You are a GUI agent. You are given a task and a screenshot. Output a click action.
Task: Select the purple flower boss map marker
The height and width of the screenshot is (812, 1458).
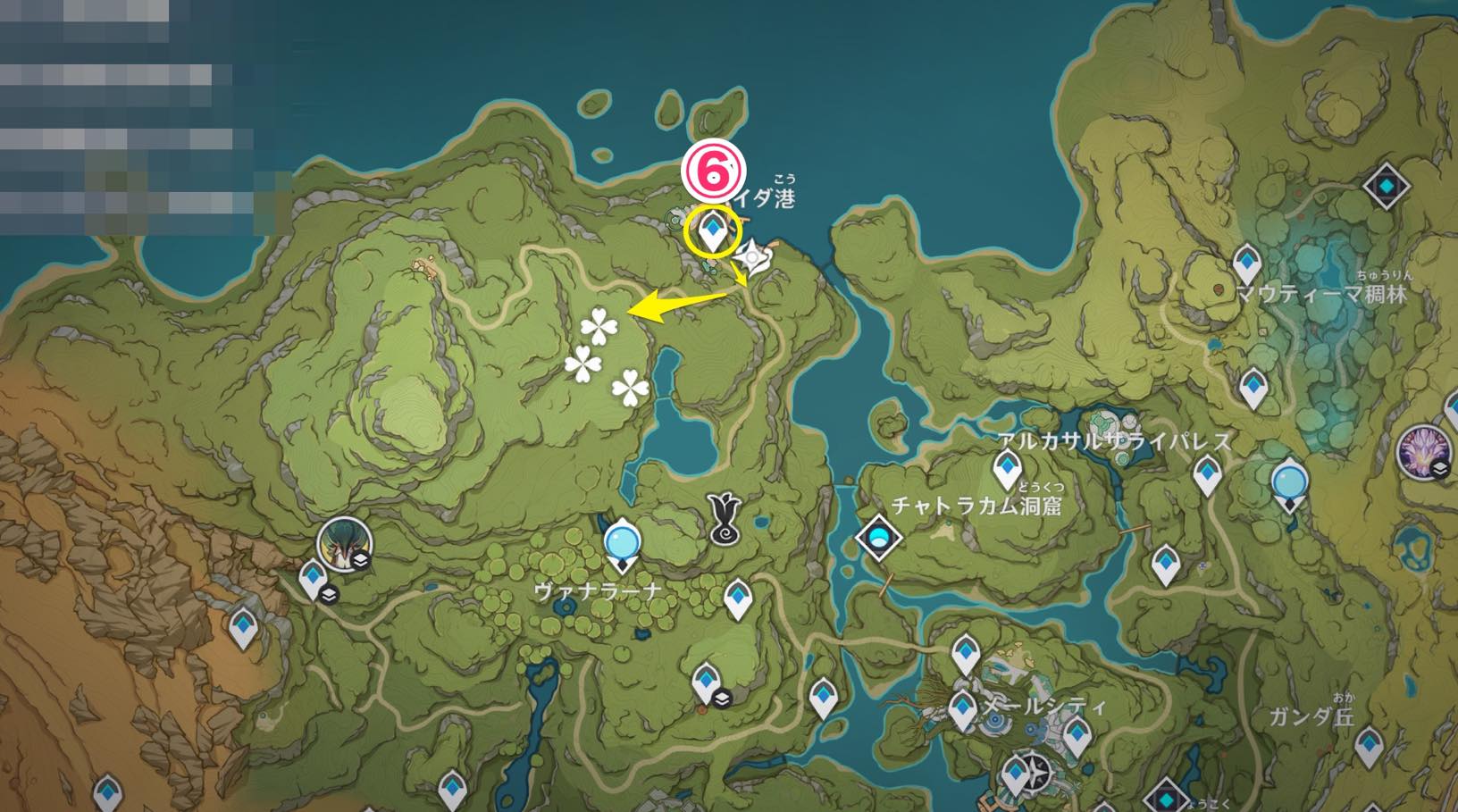[1423, 452]
